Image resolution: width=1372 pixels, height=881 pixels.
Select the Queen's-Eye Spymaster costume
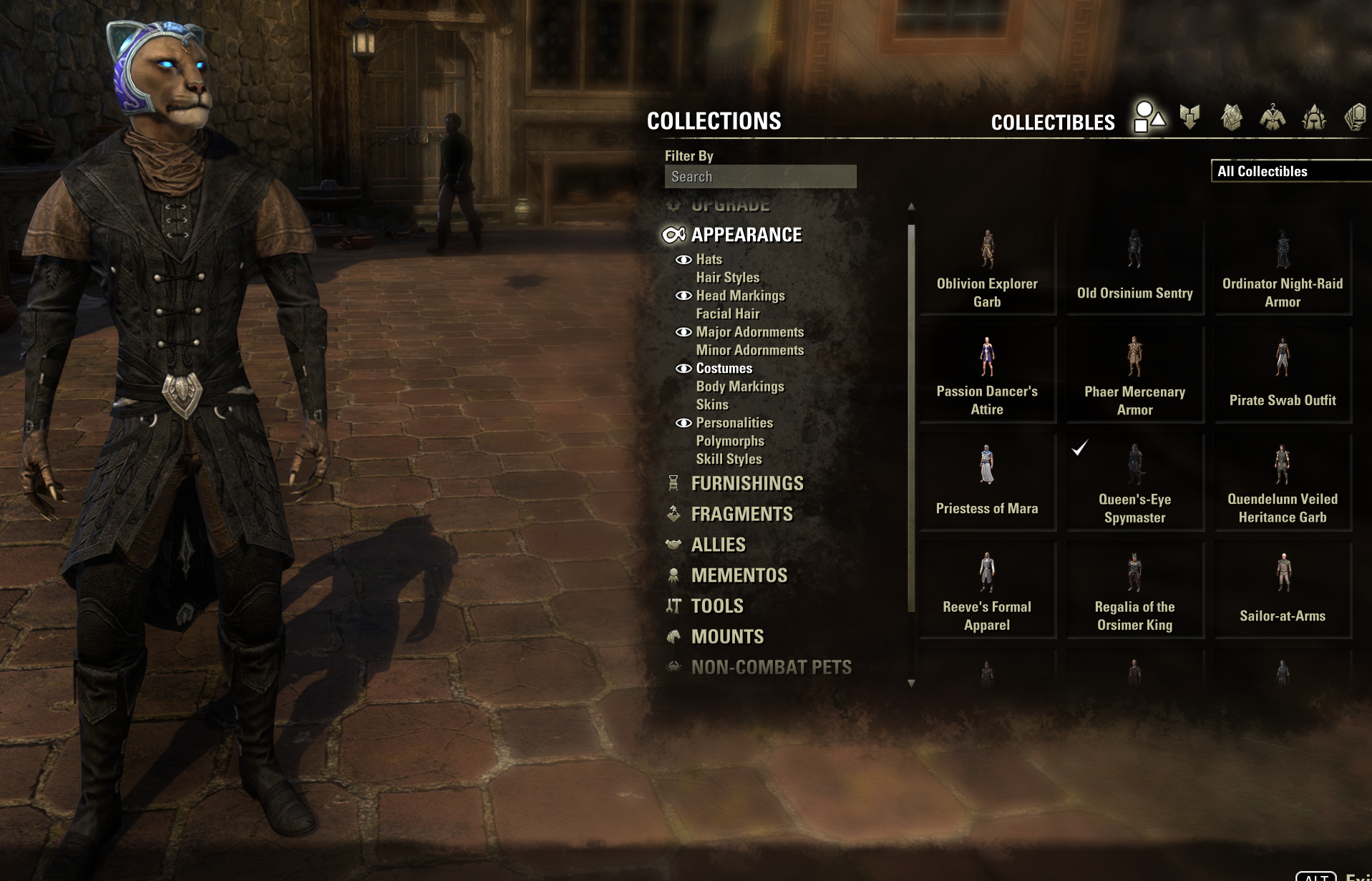(x=1134, y=482)
